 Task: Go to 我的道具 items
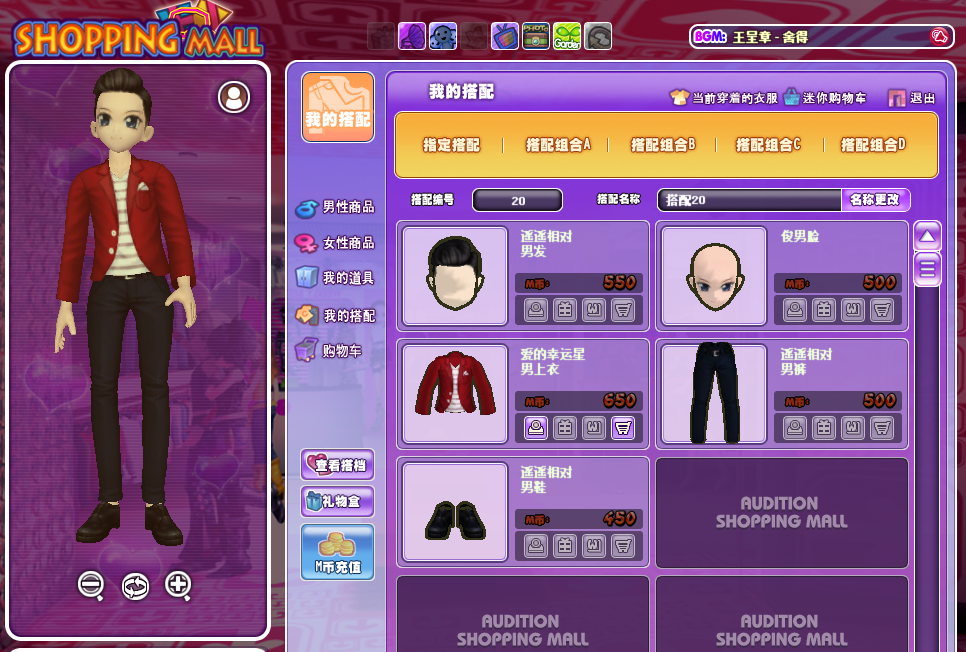pos(336,278)
